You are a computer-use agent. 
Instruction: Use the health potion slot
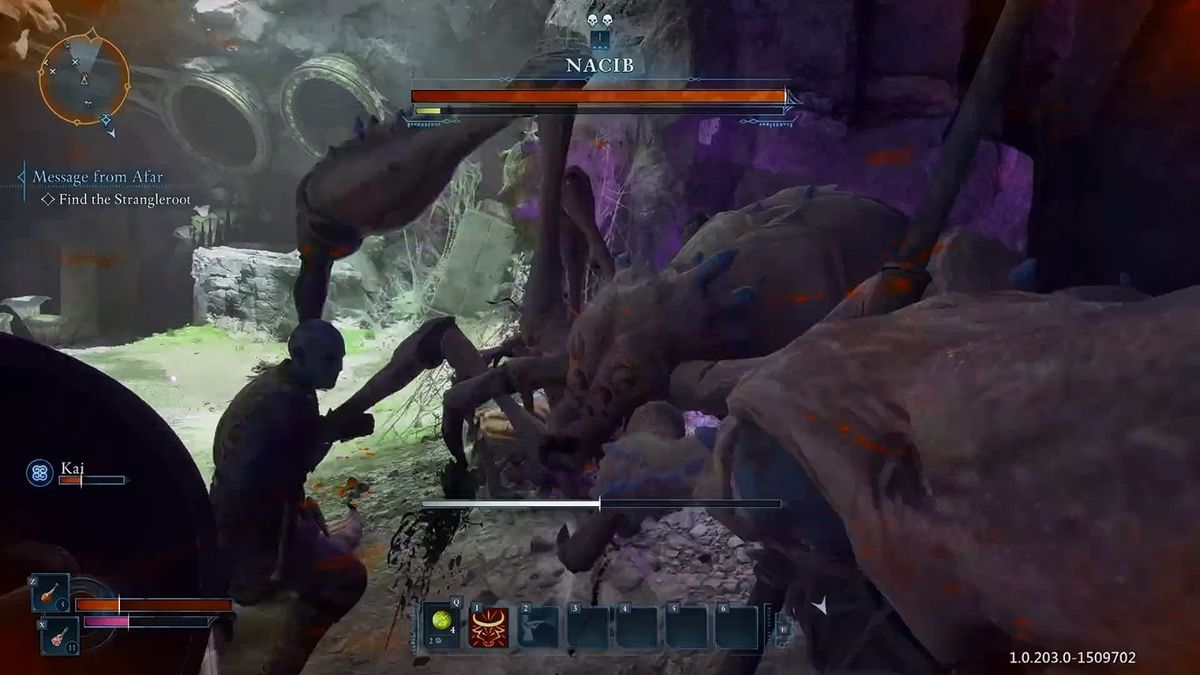tap(49, 593)
